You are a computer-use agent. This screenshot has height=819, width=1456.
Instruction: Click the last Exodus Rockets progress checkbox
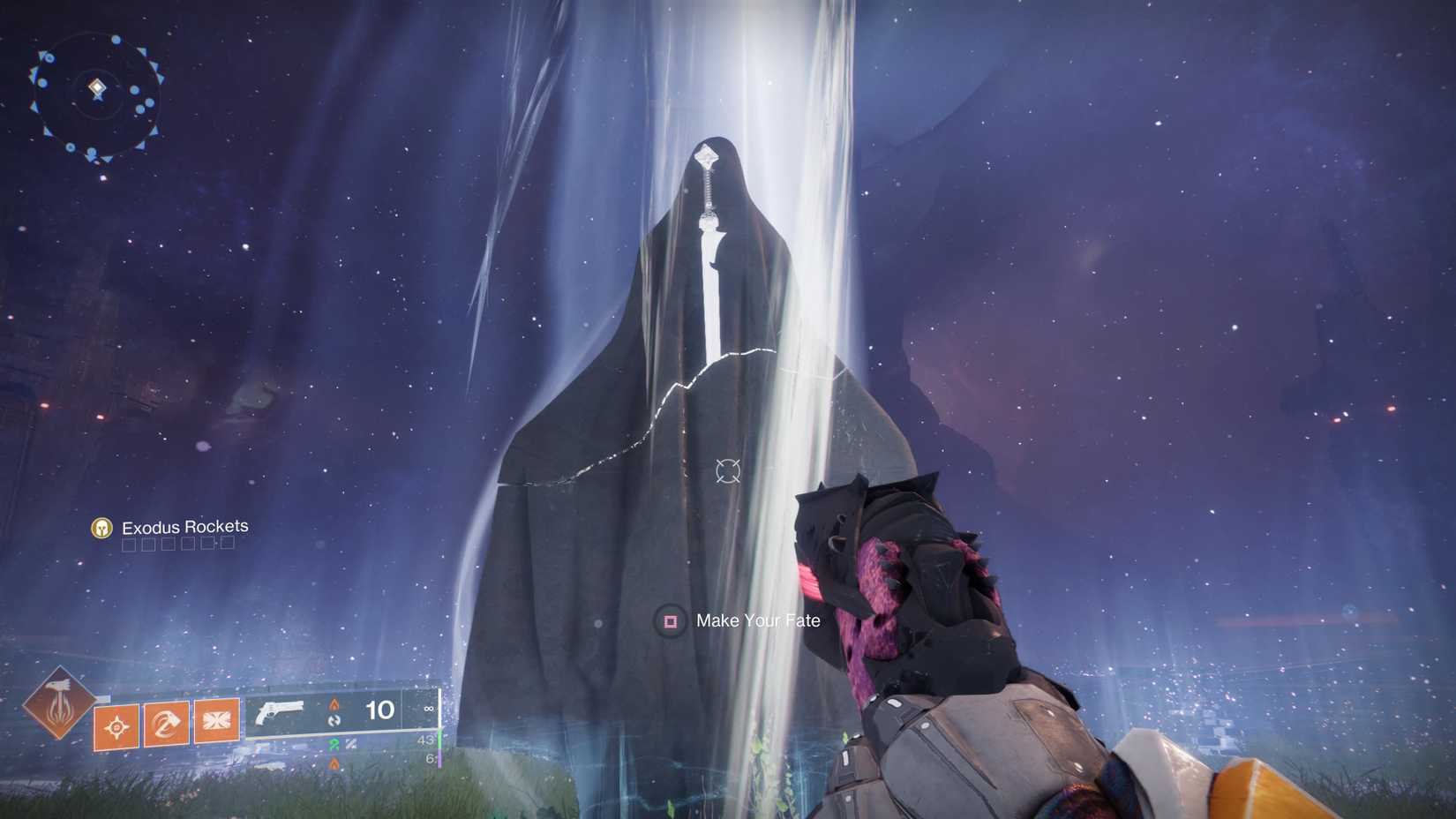click(x=227, y=544)
